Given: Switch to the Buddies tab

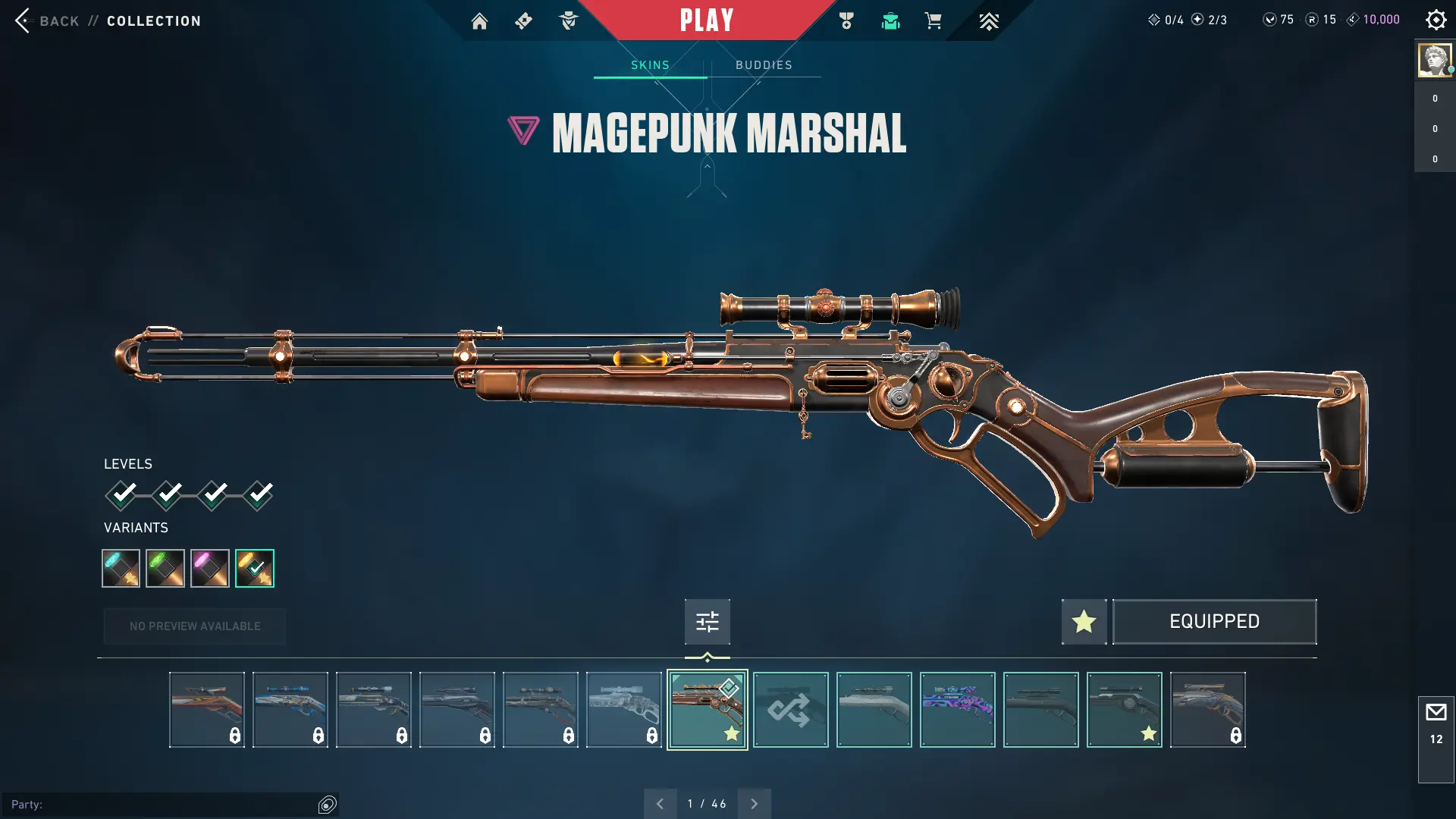Looking at the screenshot, I should point(764,65).
